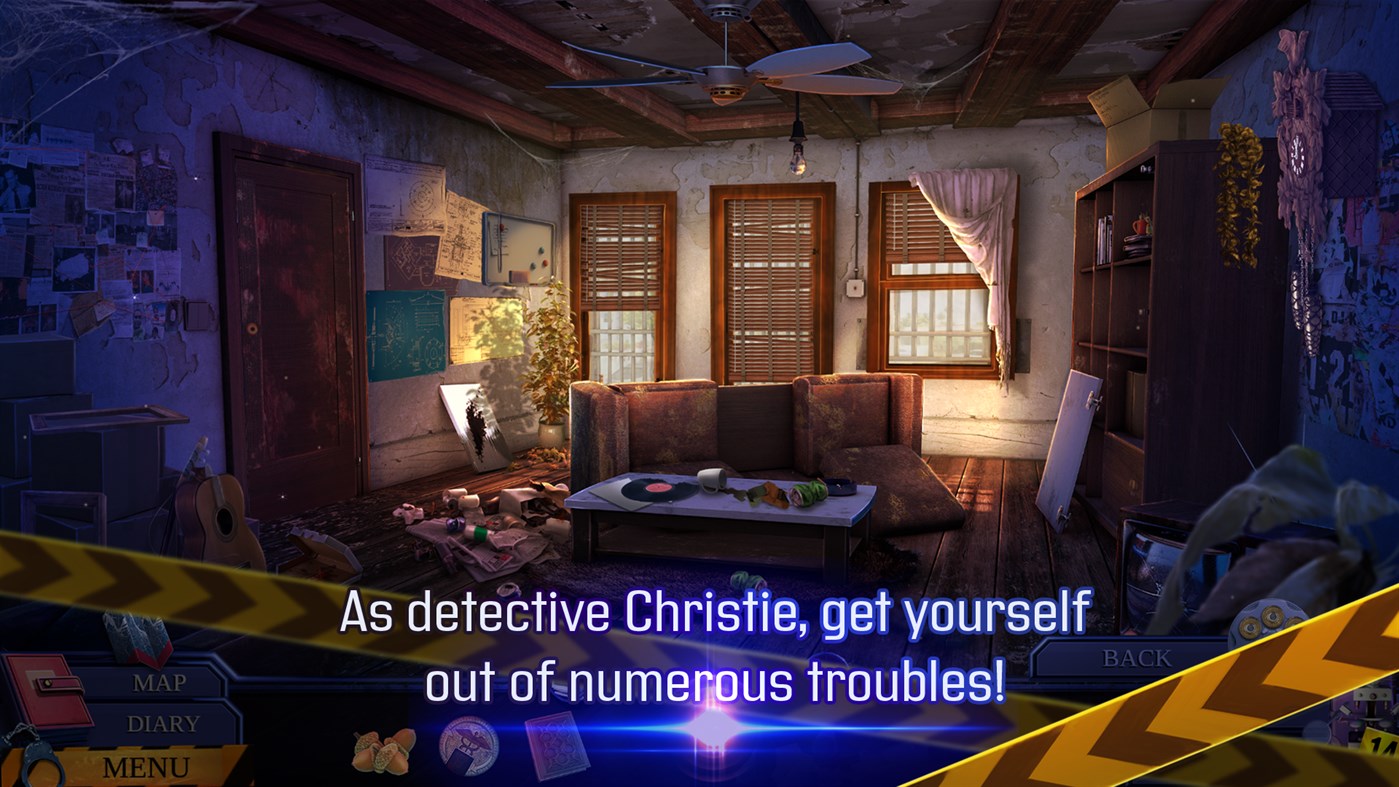
Task: Open the MAP panel
Action: click(158, 683)
